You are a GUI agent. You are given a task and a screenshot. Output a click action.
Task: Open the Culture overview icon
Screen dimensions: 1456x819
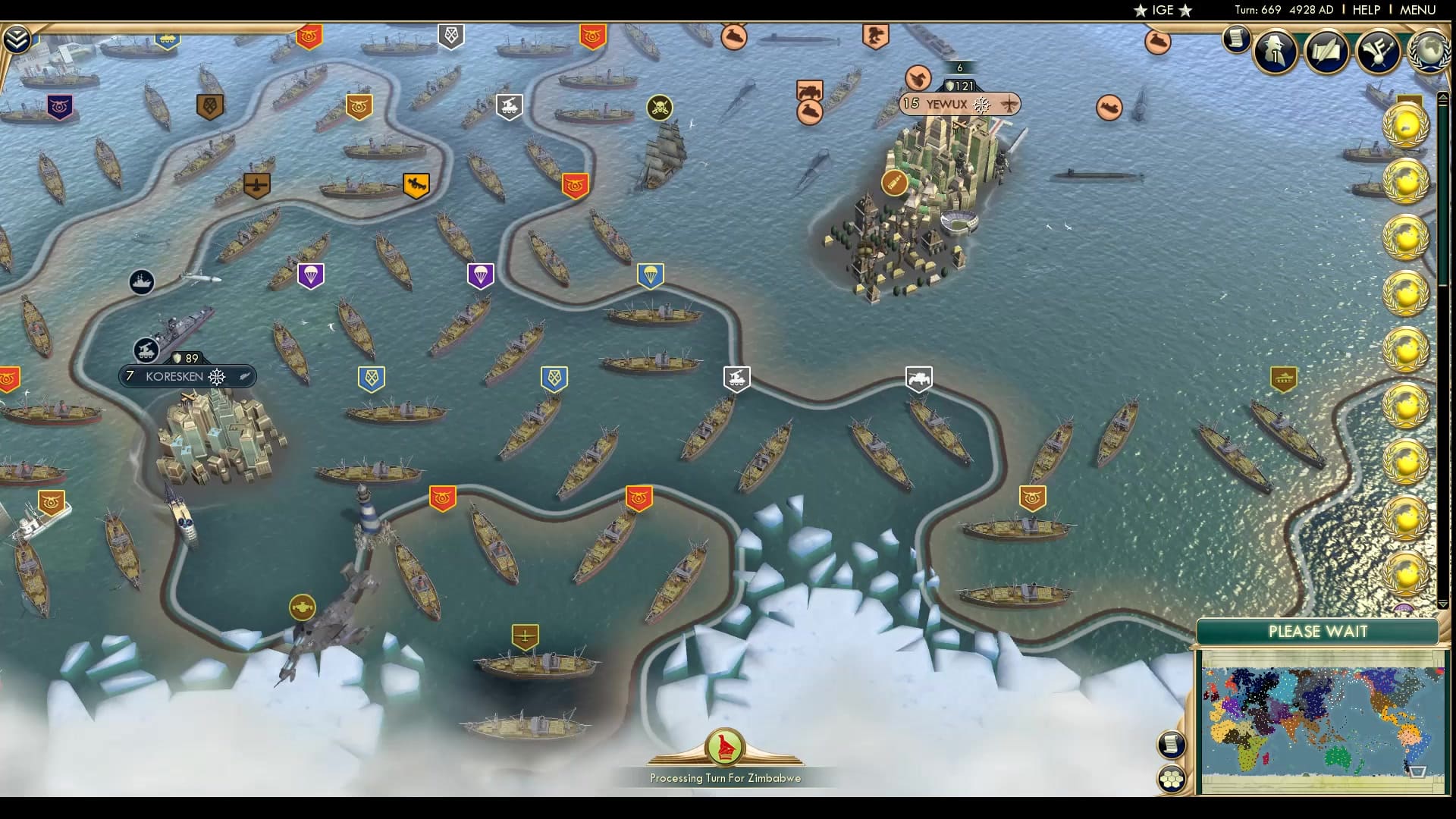[1378, 52]
